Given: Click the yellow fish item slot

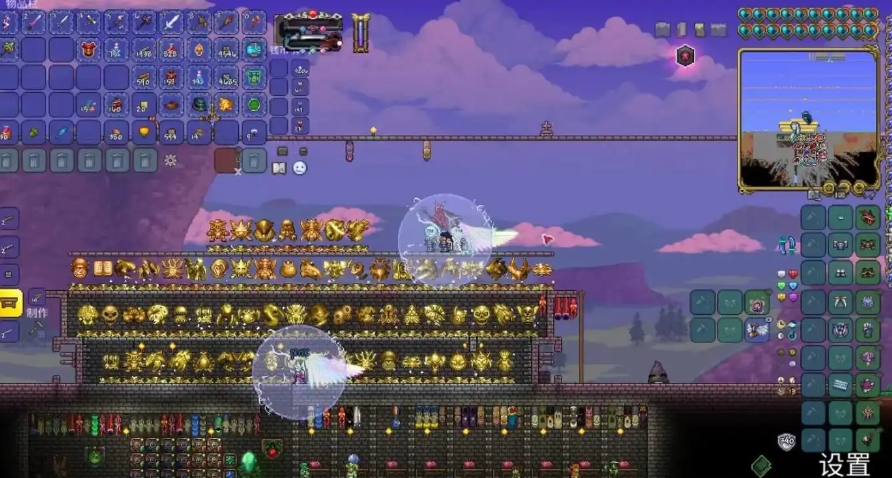Looking at the screenshot, I should pyautogui.click(x=226, y=104).
